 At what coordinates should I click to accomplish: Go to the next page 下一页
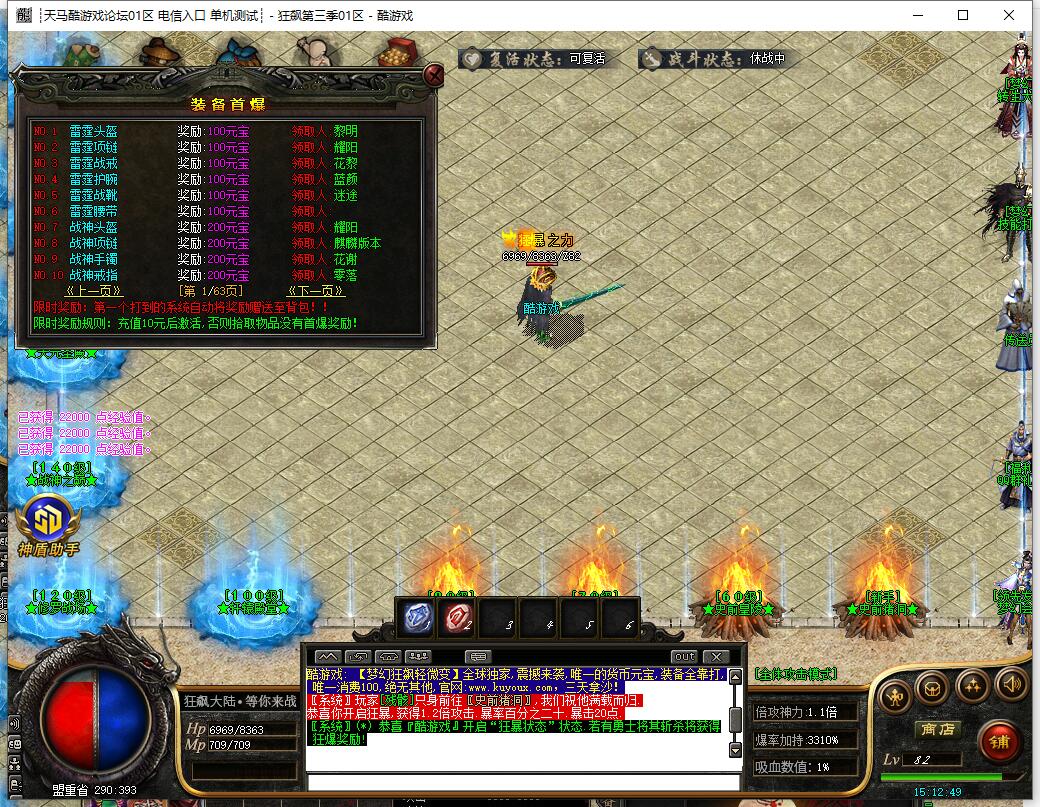pyautogui.click(x=316, y=291)
